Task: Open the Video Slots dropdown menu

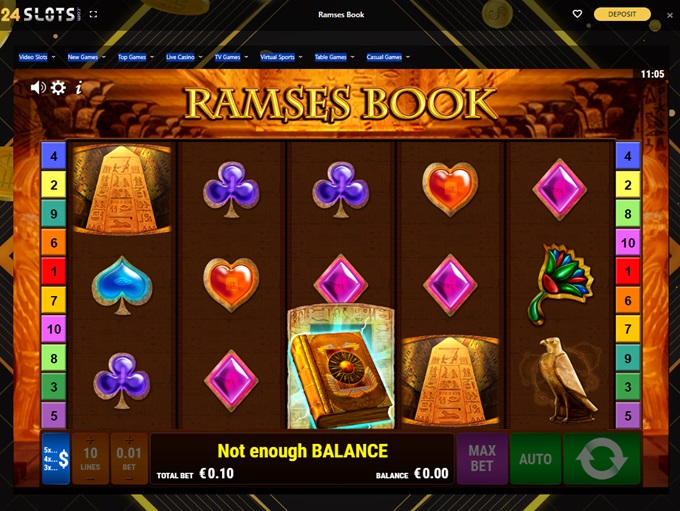Action: (x=37, y=57)
